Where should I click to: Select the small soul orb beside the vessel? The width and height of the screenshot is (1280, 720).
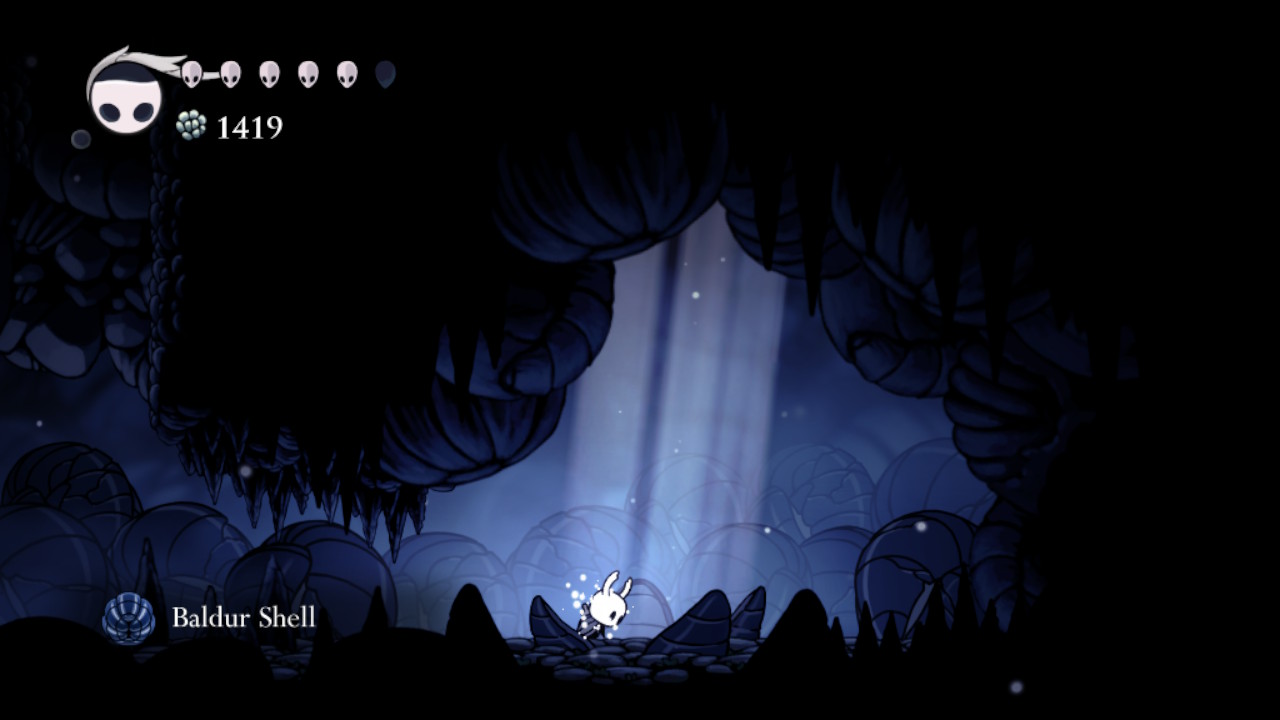80,136
